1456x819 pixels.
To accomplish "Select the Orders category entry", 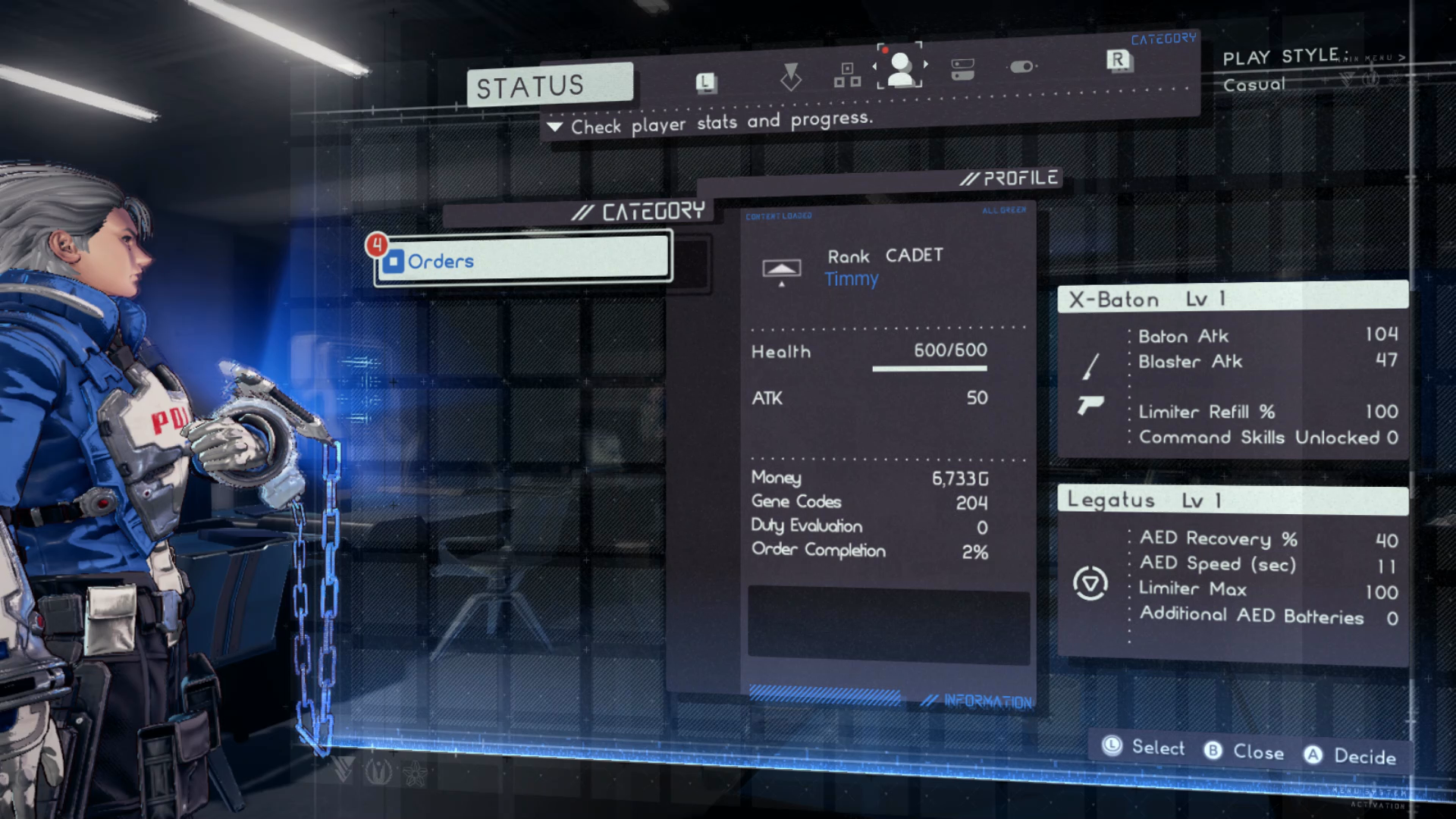I will click(x=523, y=259).
